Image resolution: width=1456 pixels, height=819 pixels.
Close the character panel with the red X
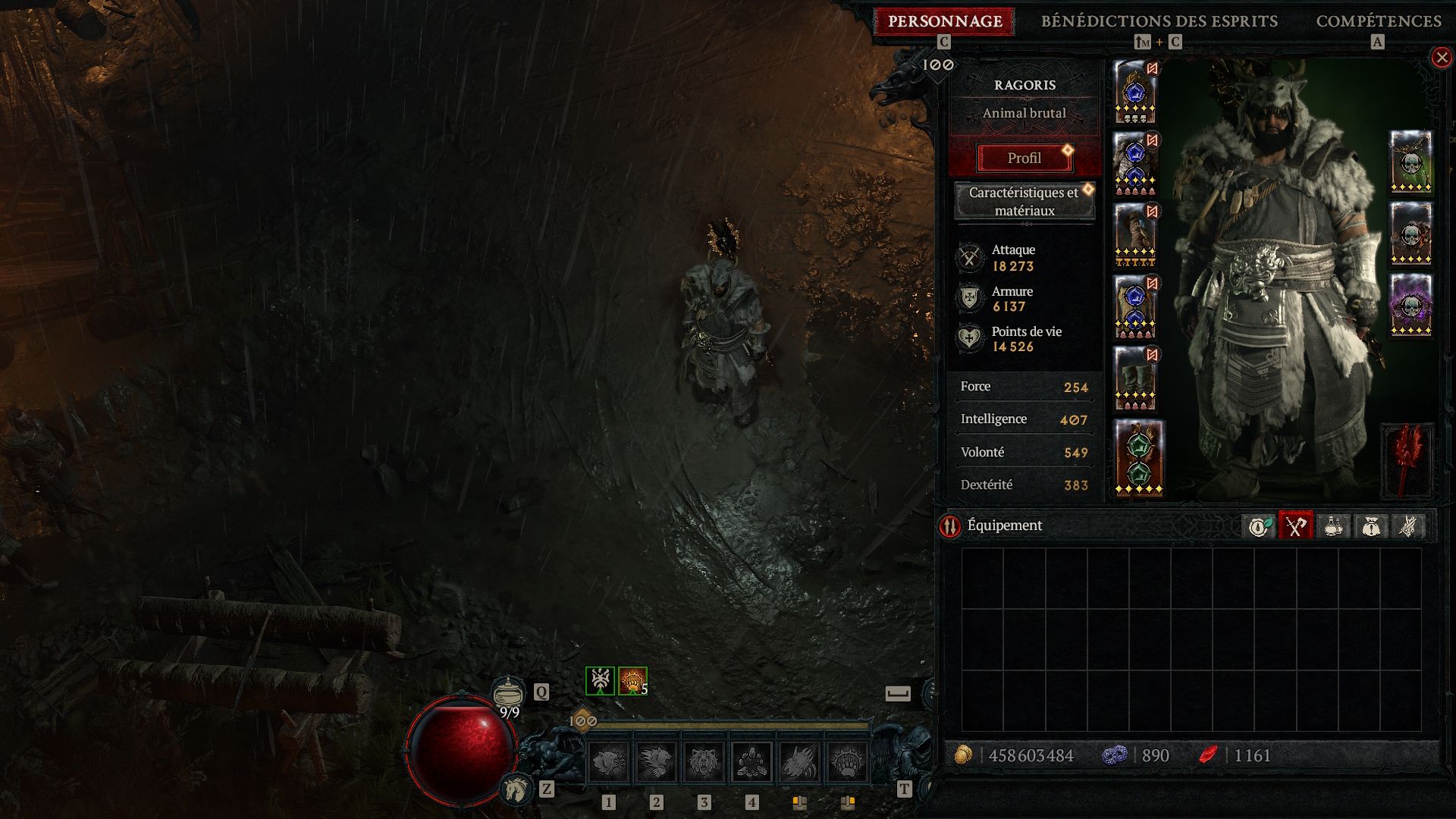click(1441, 58)
